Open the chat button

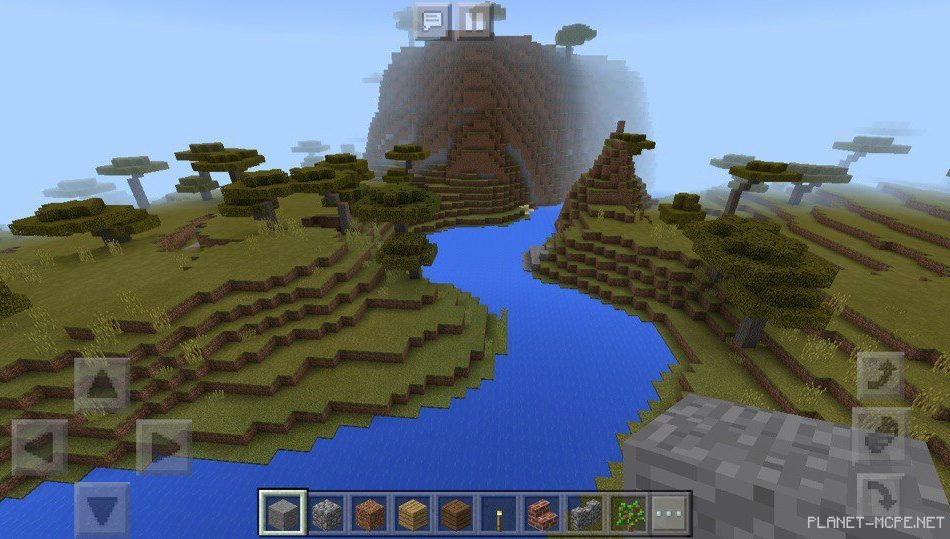coord(433,20)
